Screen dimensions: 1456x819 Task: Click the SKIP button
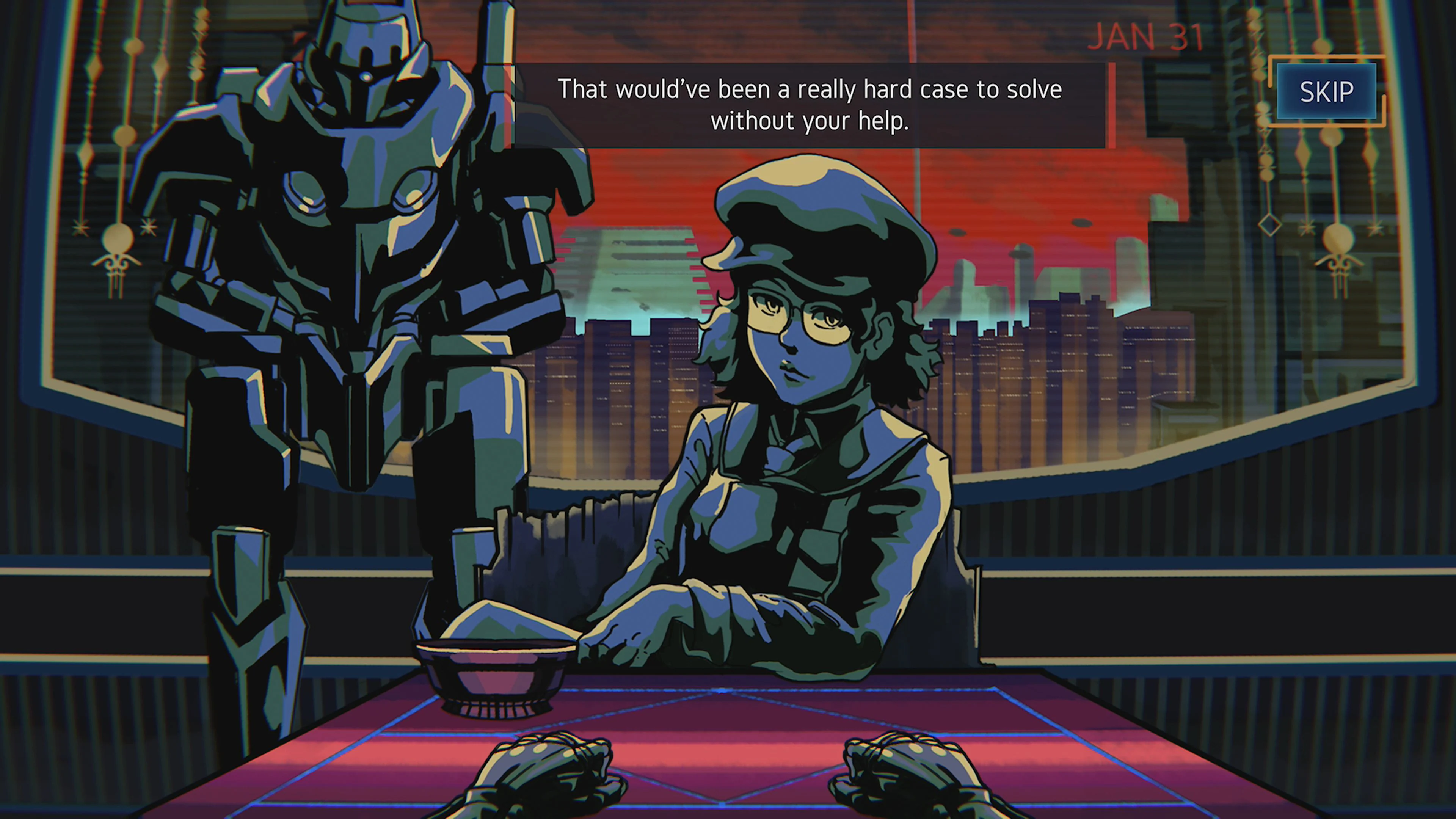point(1327,91)
